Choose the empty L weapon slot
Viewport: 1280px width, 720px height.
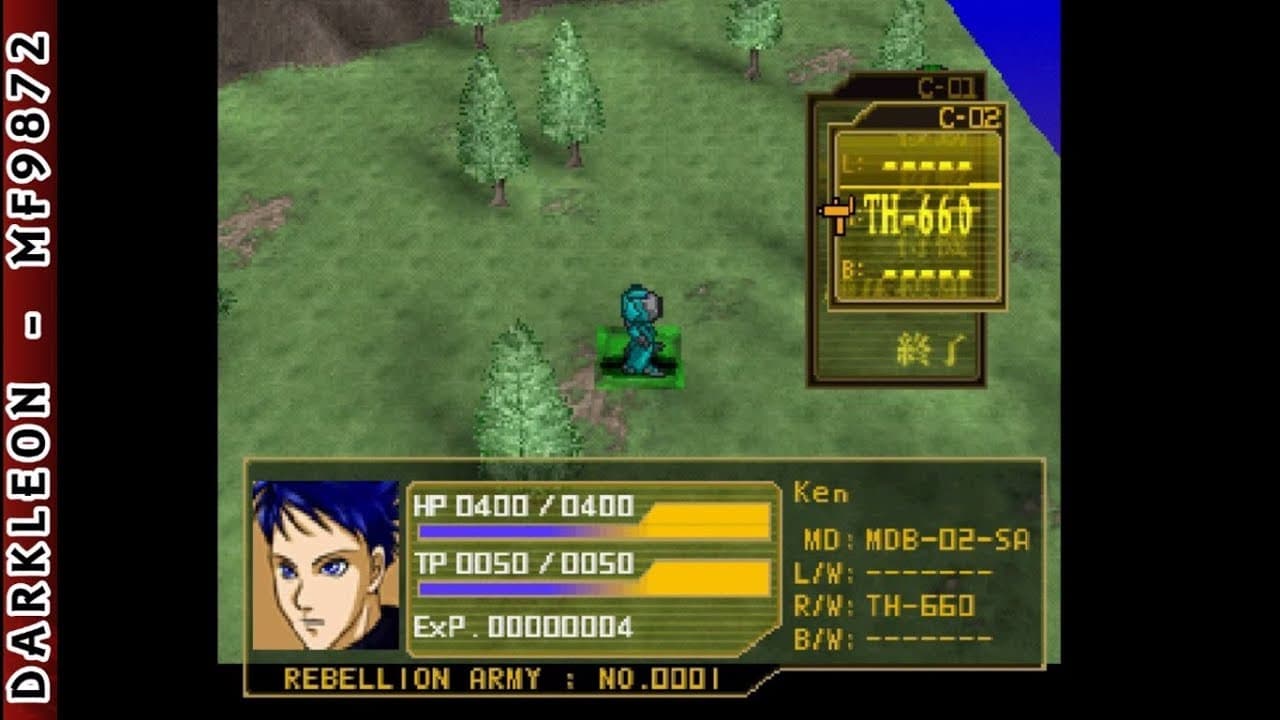click(917, 167)
